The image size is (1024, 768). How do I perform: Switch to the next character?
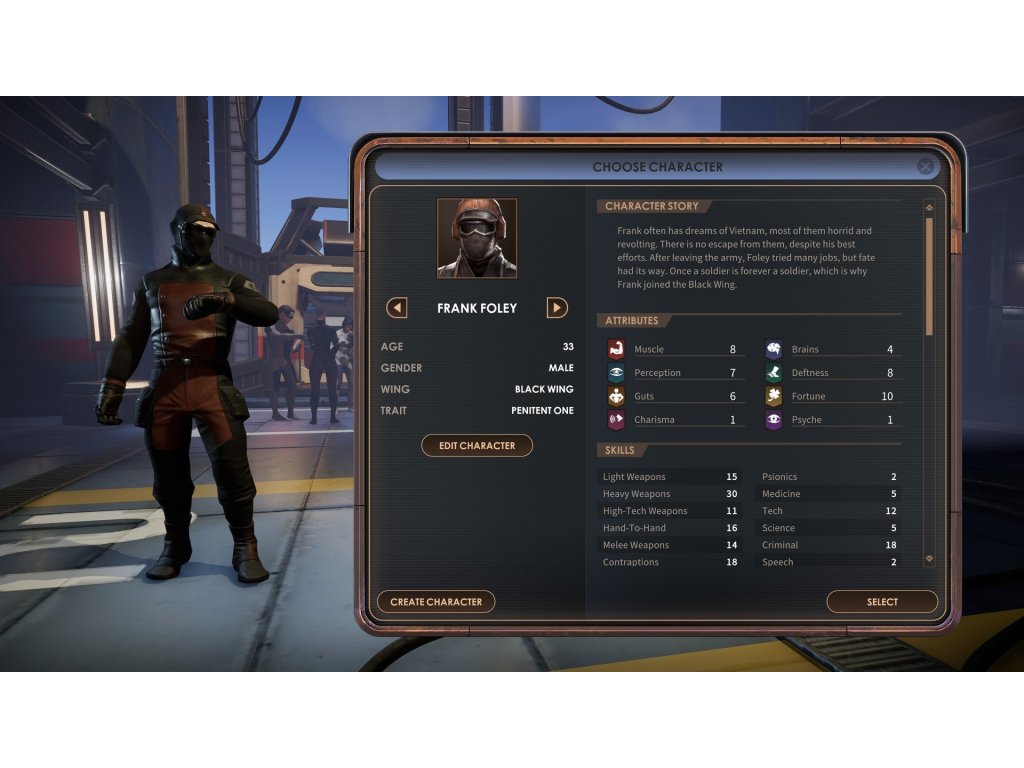557,308
